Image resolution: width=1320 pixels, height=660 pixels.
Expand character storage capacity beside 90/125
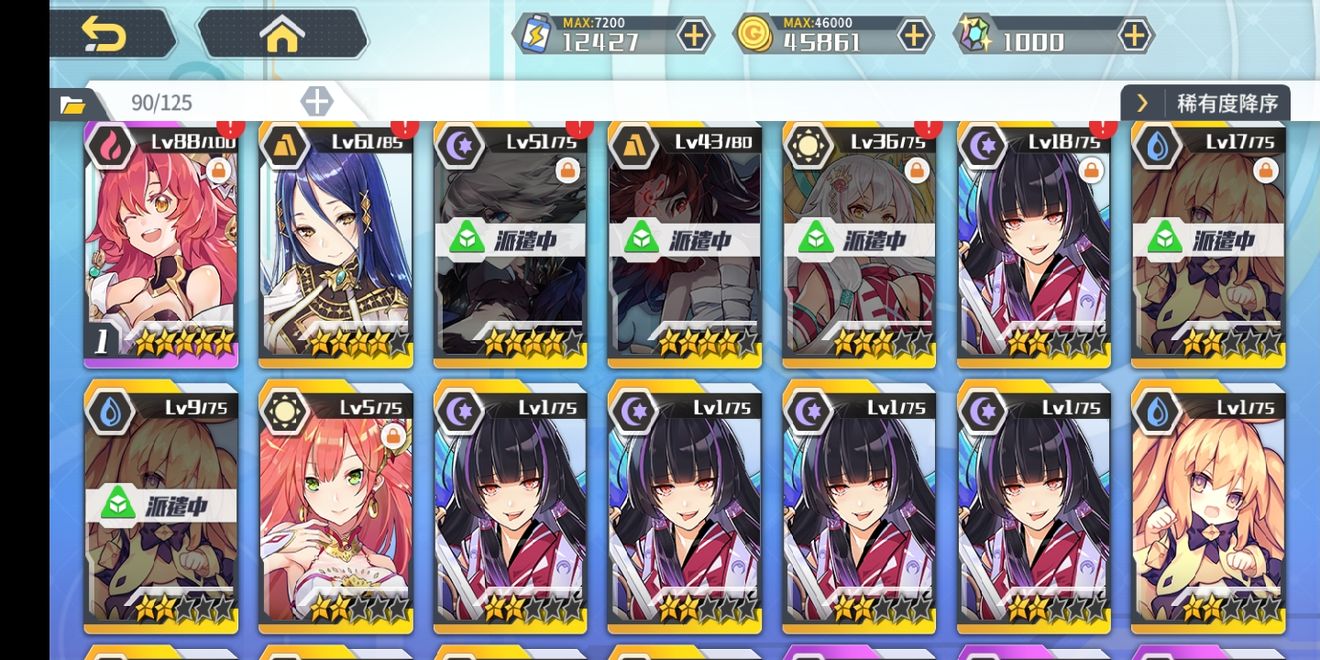tap(316, 101)
